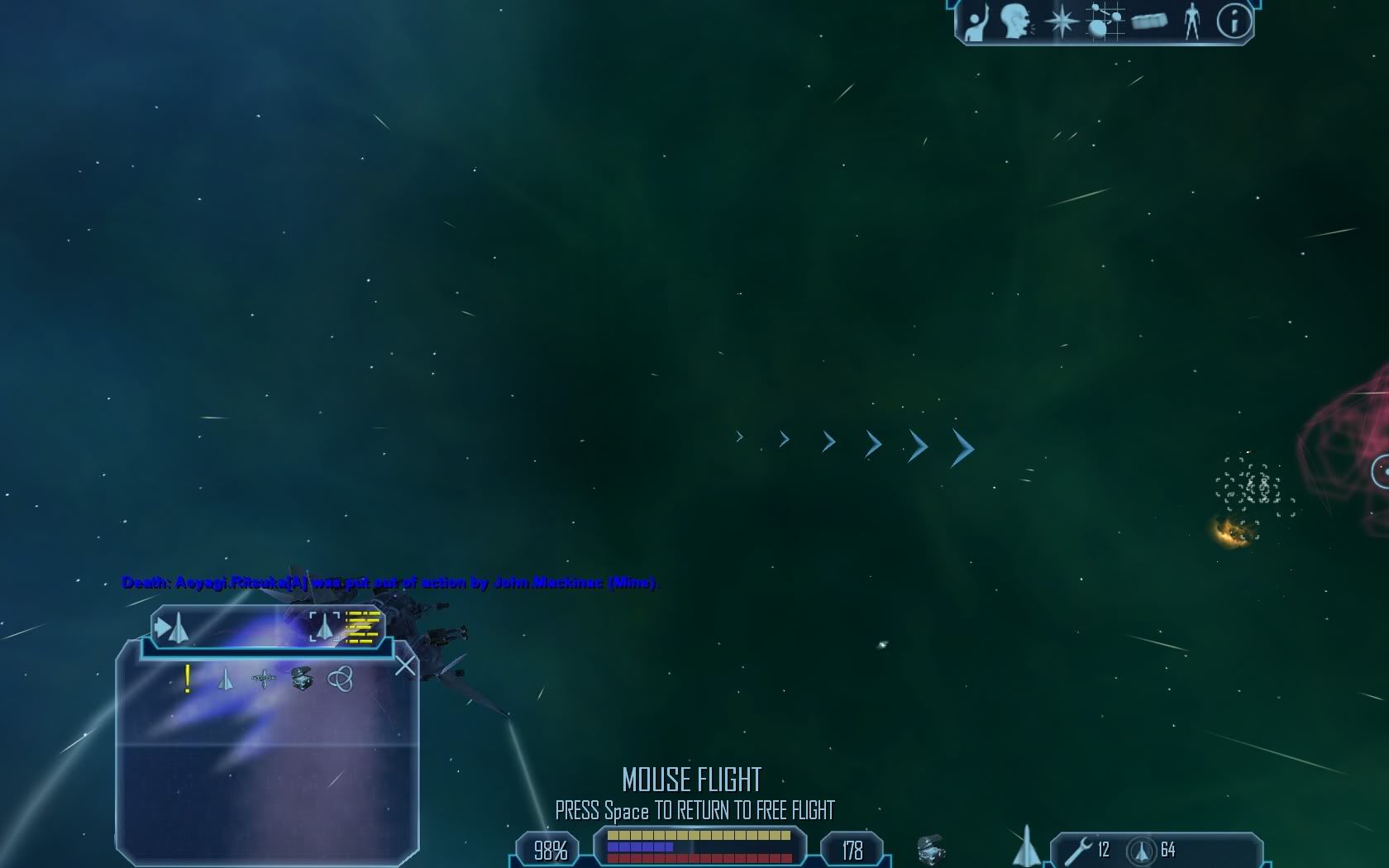Use a shield battery icon
1389x868 pixels.
(1142, 851)
